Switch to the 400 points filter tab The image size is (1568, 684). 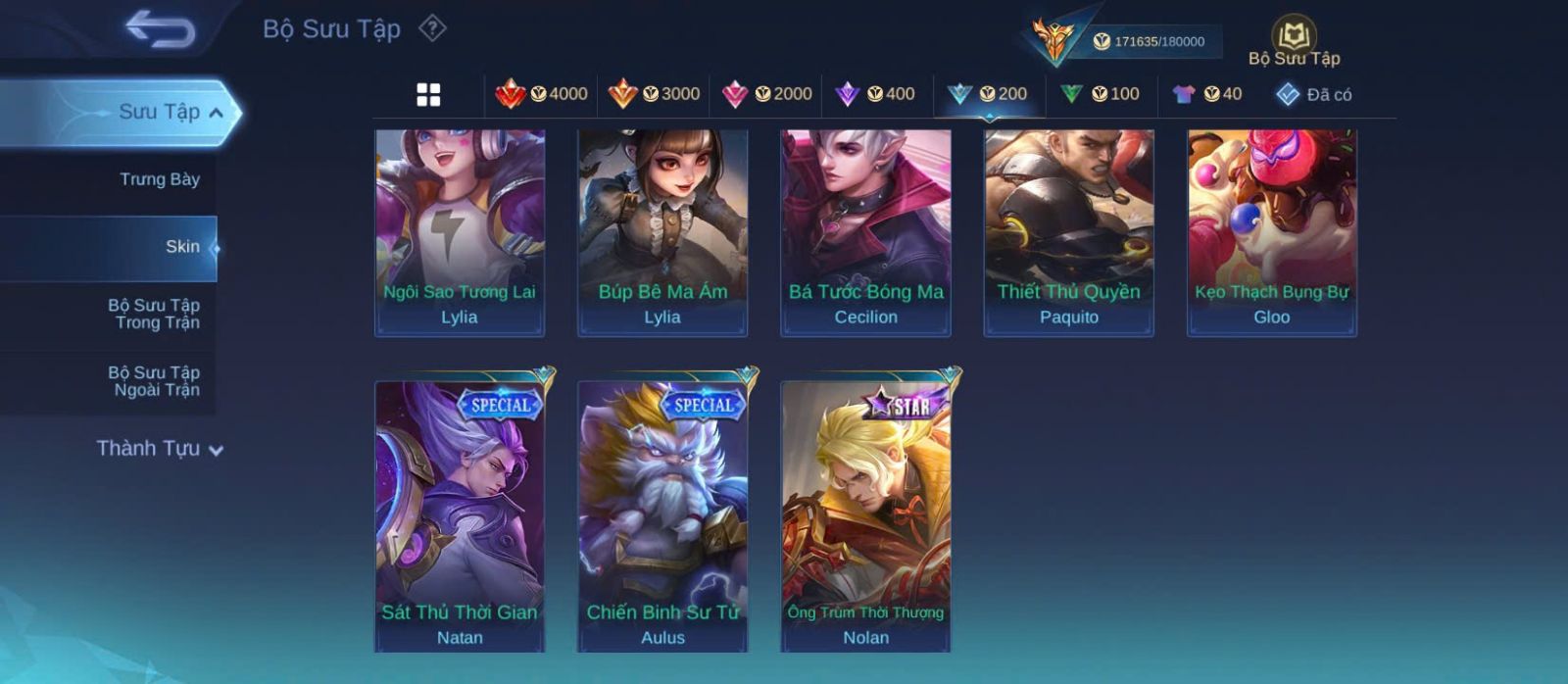(x=875, y=94)
